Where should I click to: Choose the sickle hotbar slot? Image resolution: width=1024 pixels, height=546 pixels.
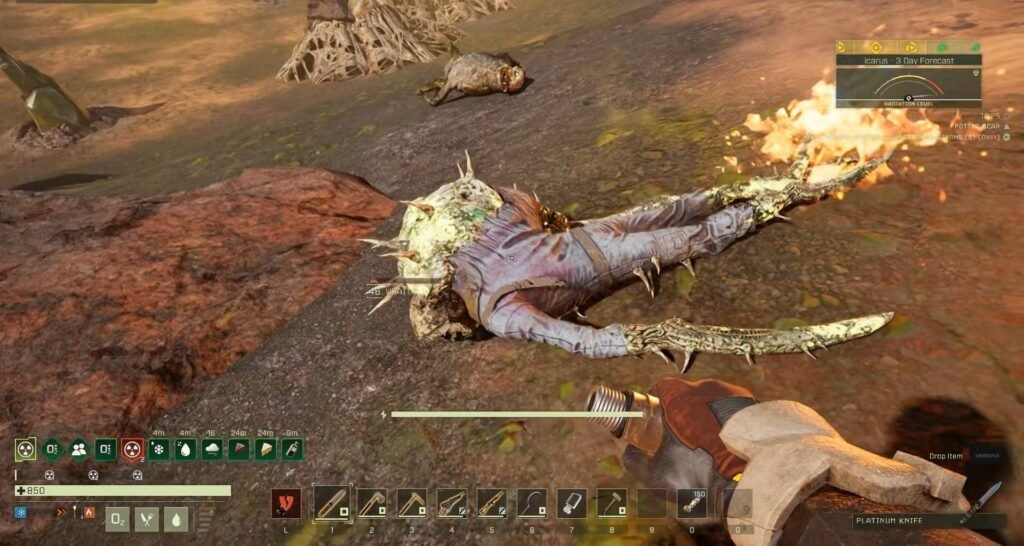(x=531, y=503)
